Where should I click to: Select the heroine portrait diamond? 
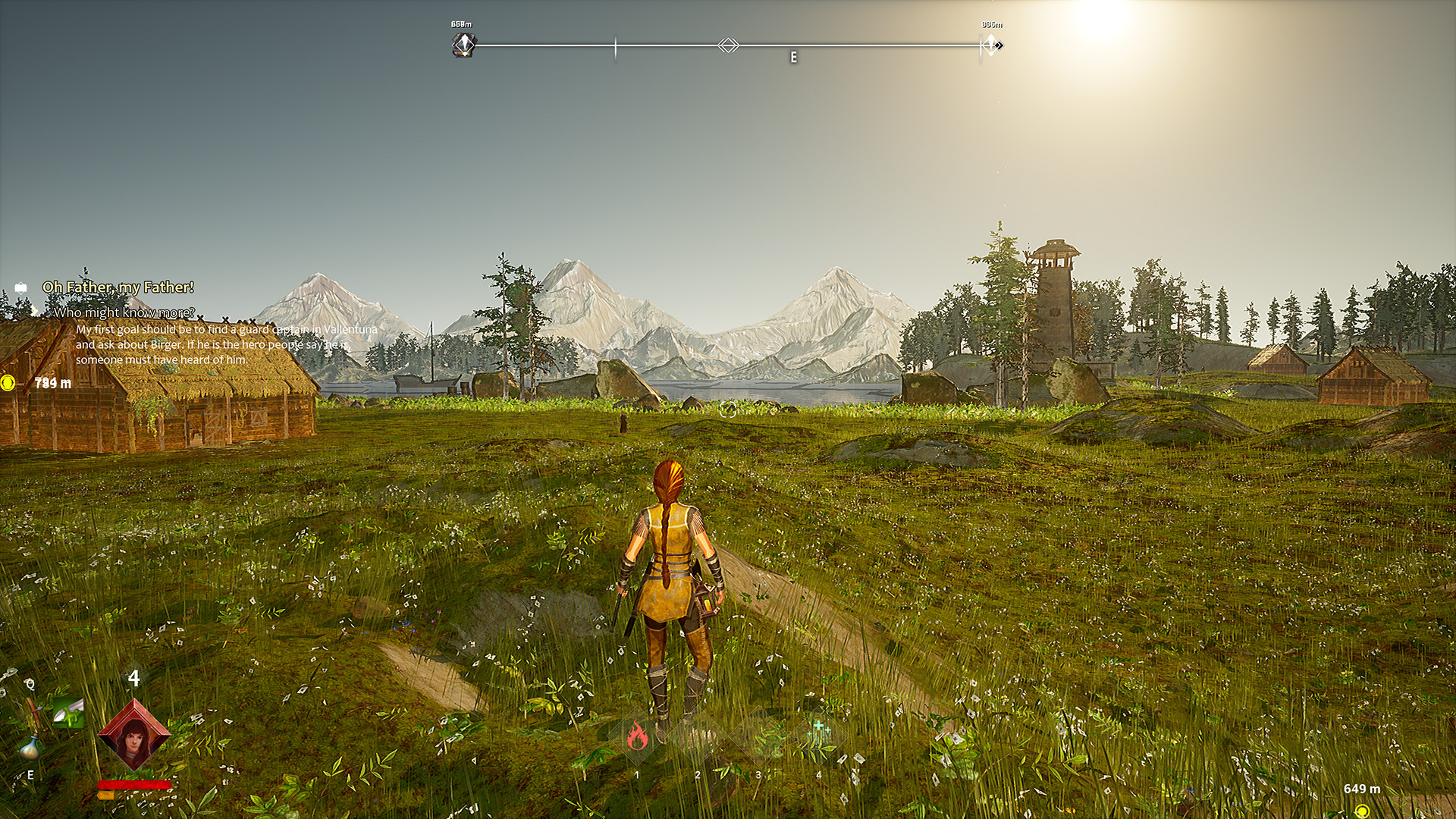133,734
